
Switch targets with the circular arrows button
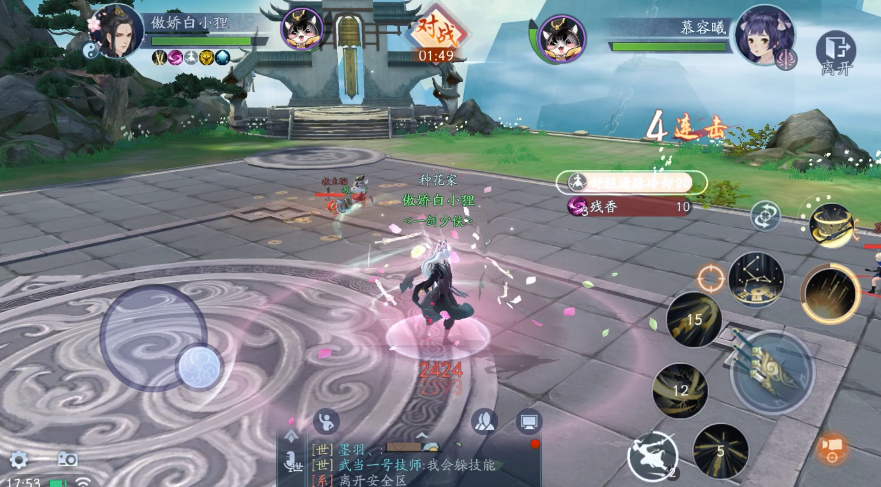tap(767, 215)
